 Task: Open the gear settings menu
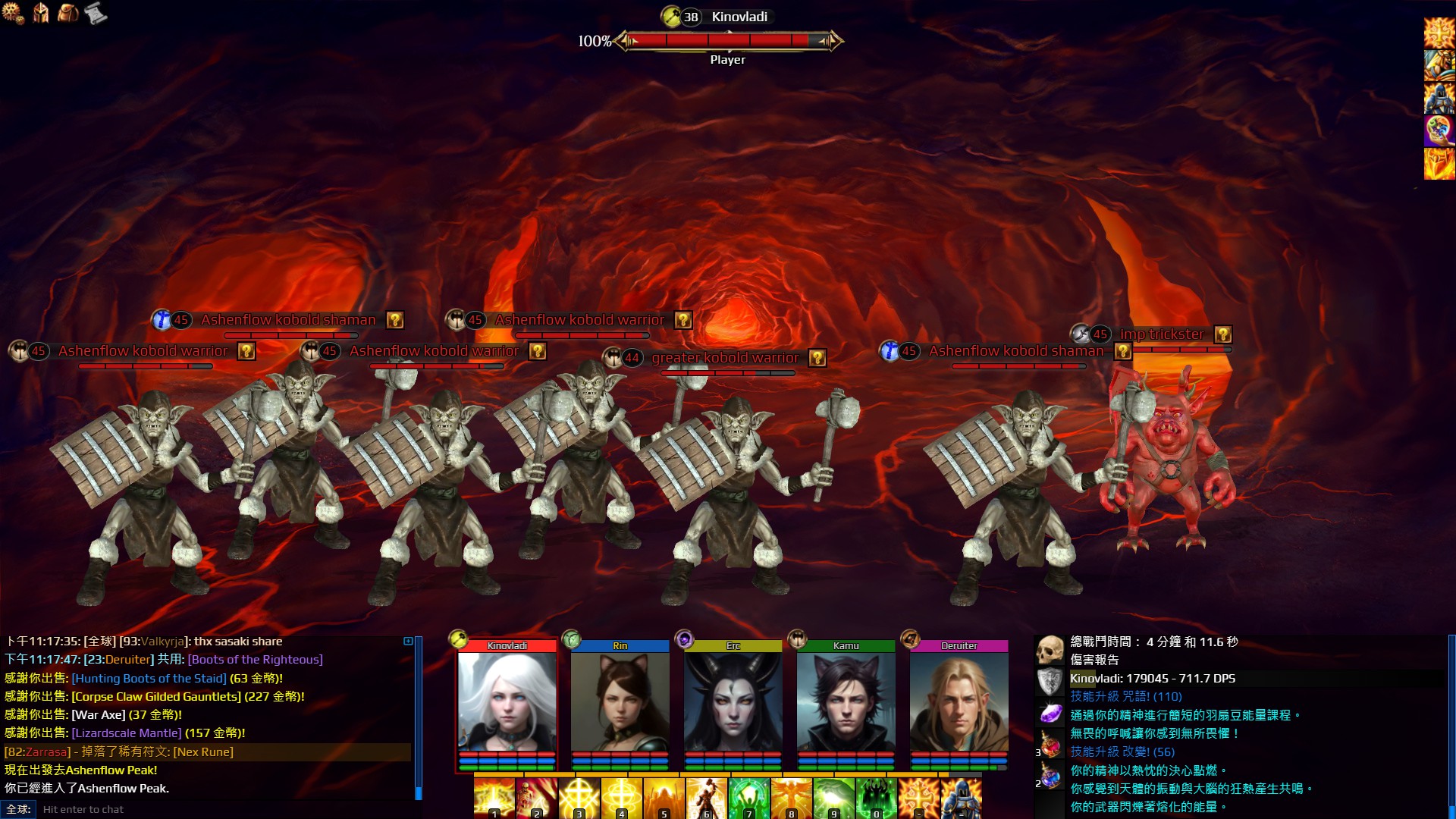pos(13,13)
